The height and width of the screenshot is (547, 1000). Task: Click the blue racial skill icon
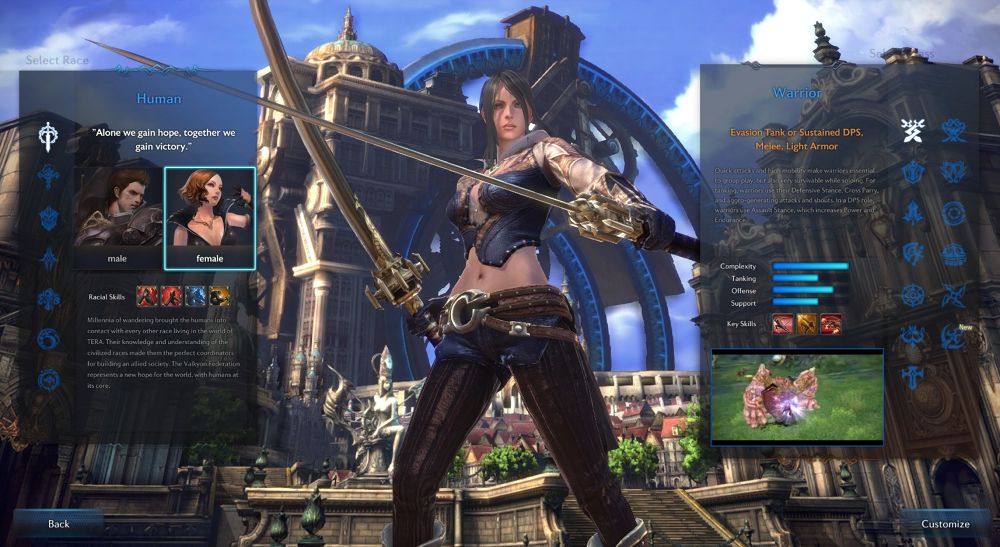point(195,295)
